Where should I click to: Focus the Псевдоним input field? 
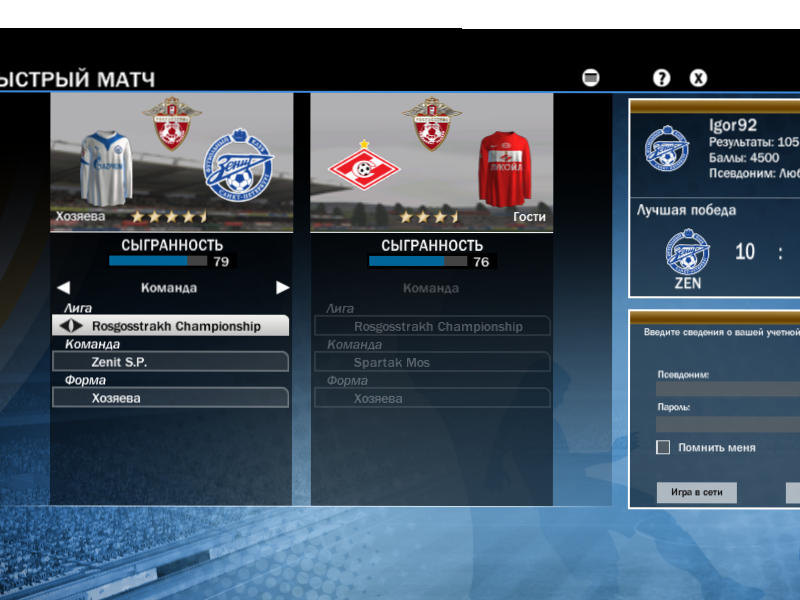pos(728,389)
